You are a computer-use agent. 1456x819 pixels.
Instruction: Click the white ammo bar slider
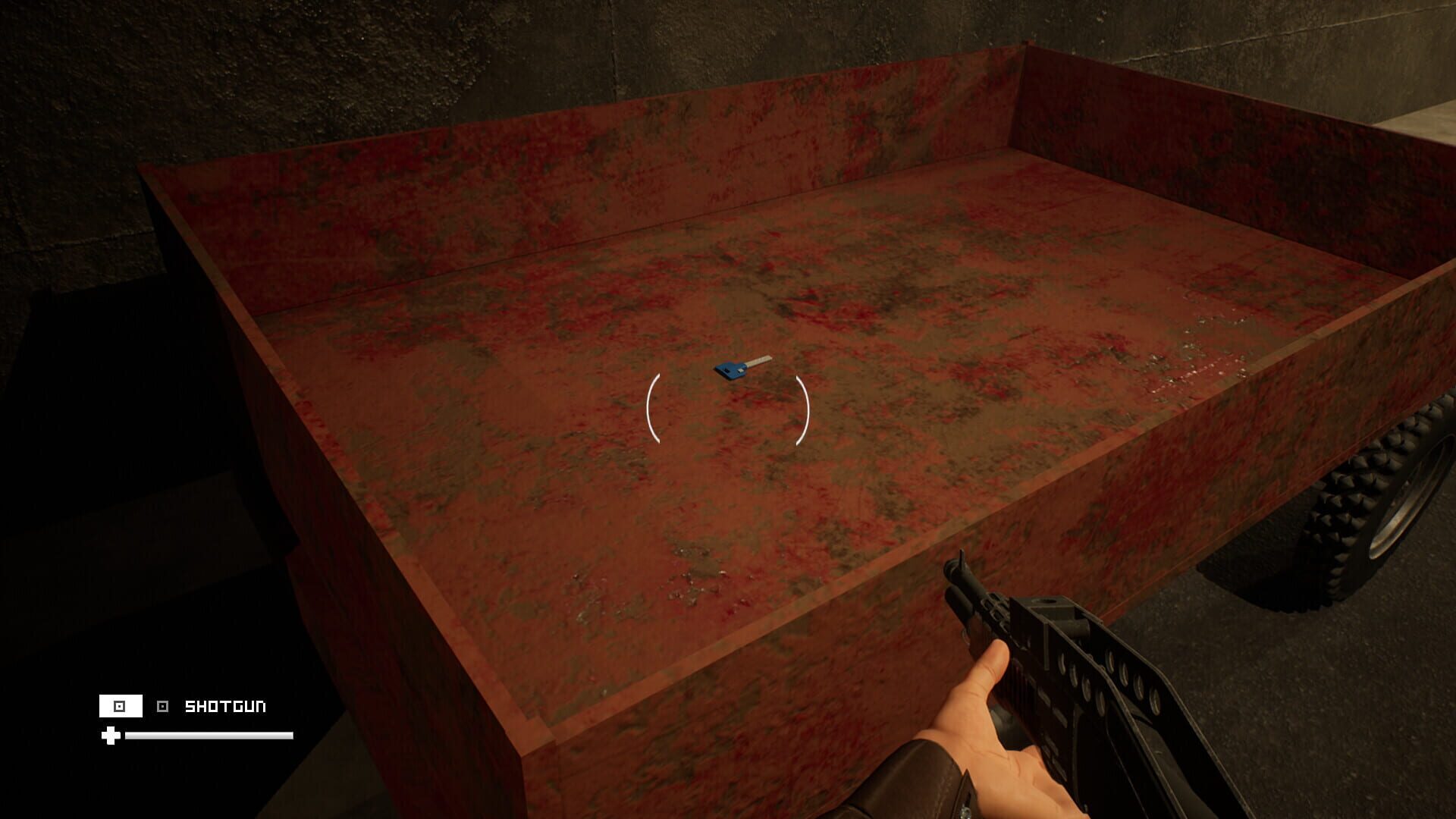209,735
